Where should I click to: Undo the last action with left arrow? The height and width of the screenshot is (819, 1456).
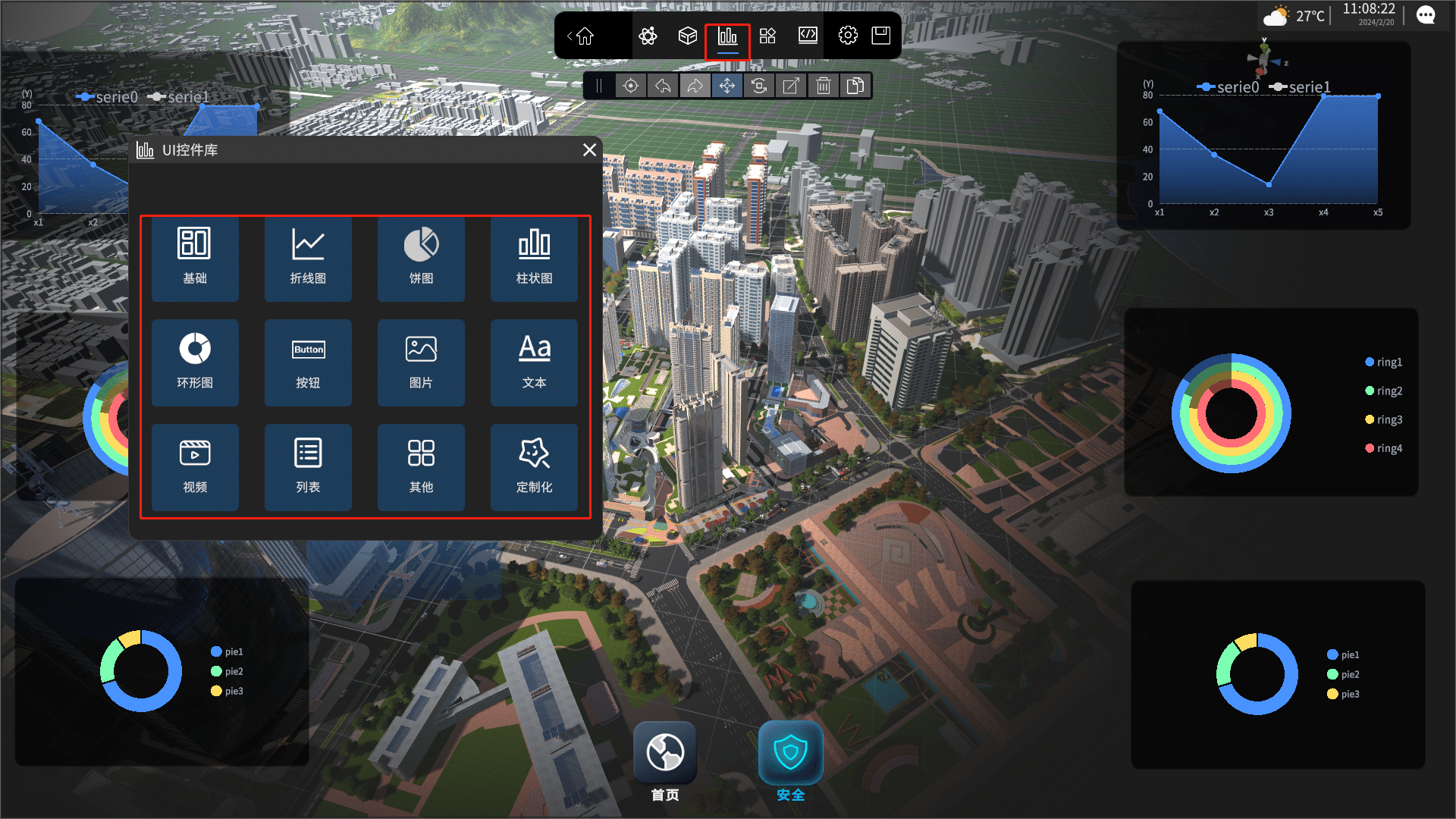663,86
